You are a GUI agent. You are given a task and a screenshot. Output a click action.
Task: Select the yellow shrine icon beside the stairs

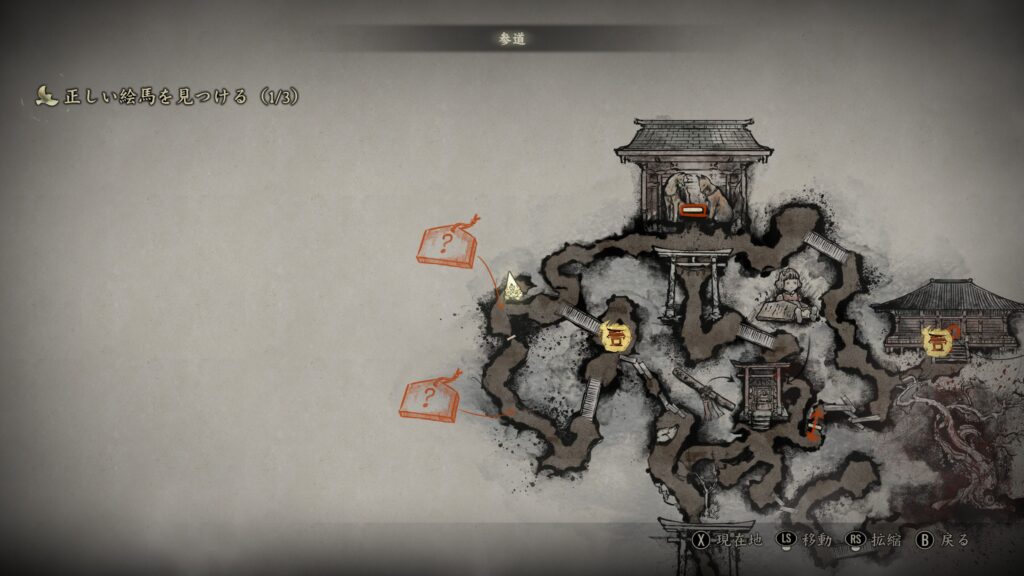point(613,335)
